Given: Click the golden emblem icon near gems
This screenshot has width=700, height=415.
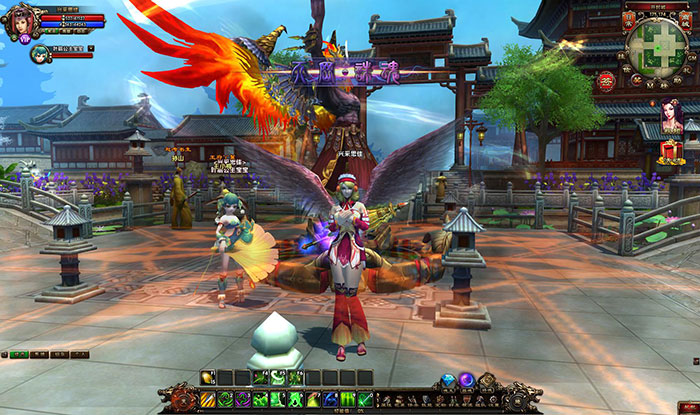Looking at the screenshot, I should (x=487, y=380).
